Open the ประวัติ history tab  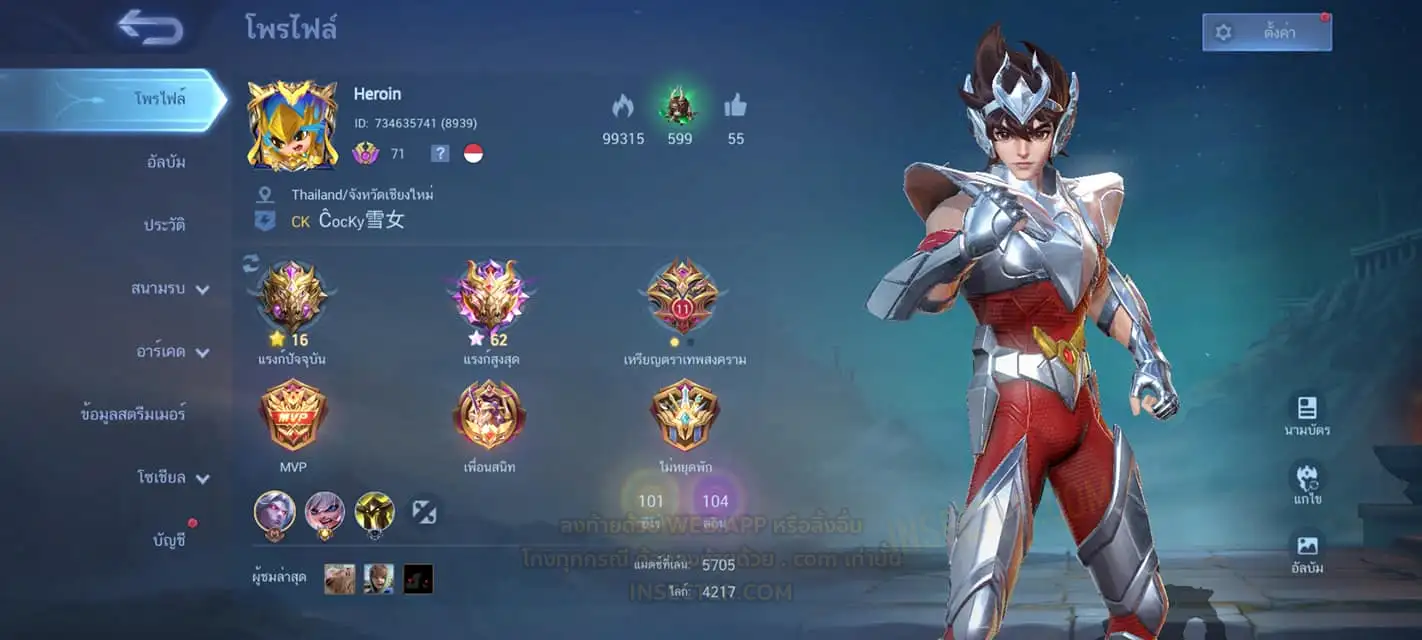click(x=164, y=225)
